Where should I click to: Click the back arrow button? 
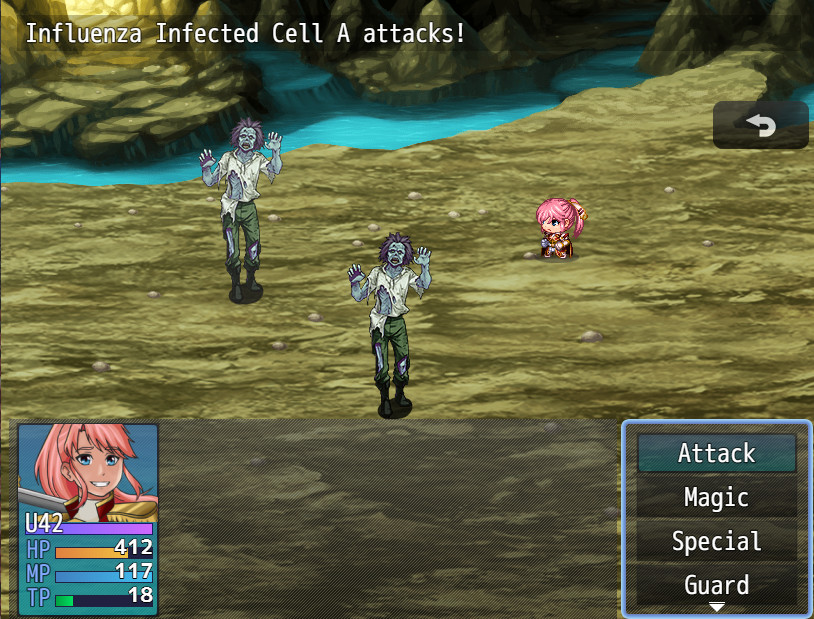[x=761, y=125]
